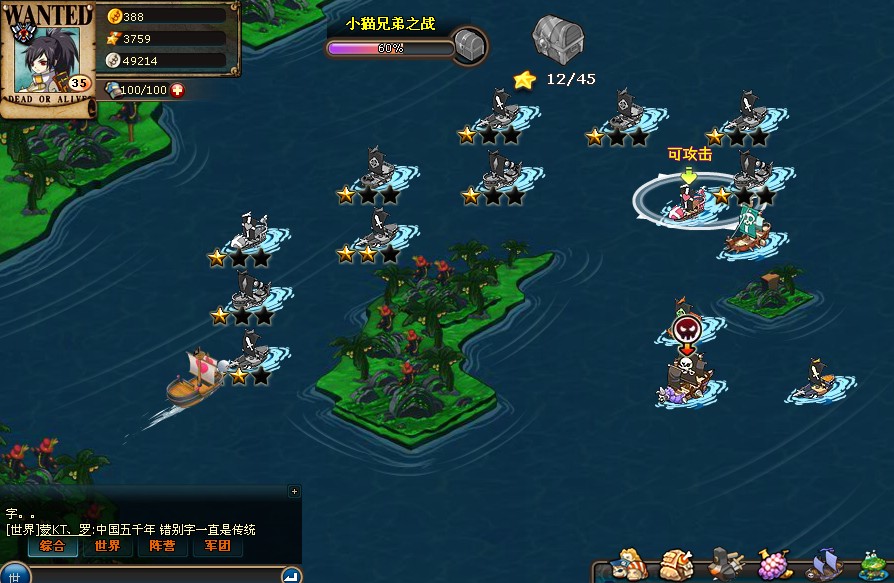Send the chat message with enter button
894x583 pixels.
click(290, 575)
